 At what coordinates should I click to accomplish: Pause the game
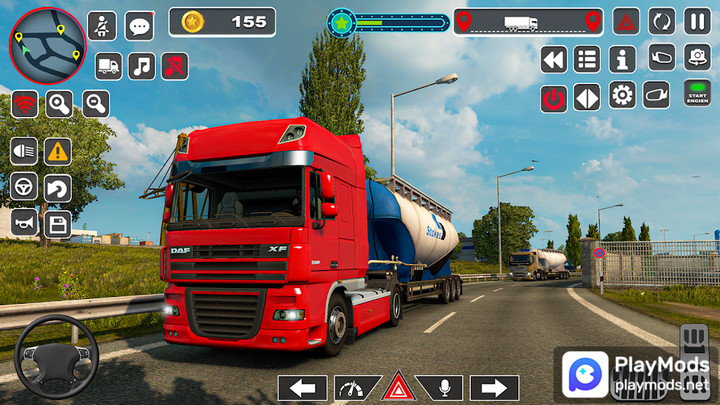[x=697, y=20]
